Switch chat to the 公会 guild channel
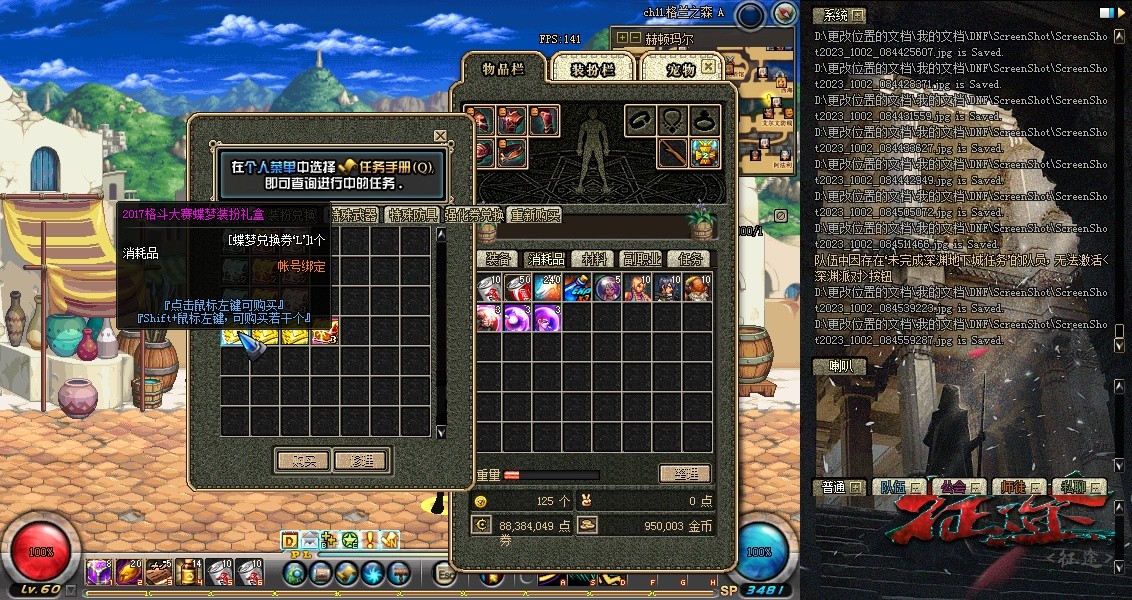The width and height of the screenshot is (1132, 600). (951, 487)
